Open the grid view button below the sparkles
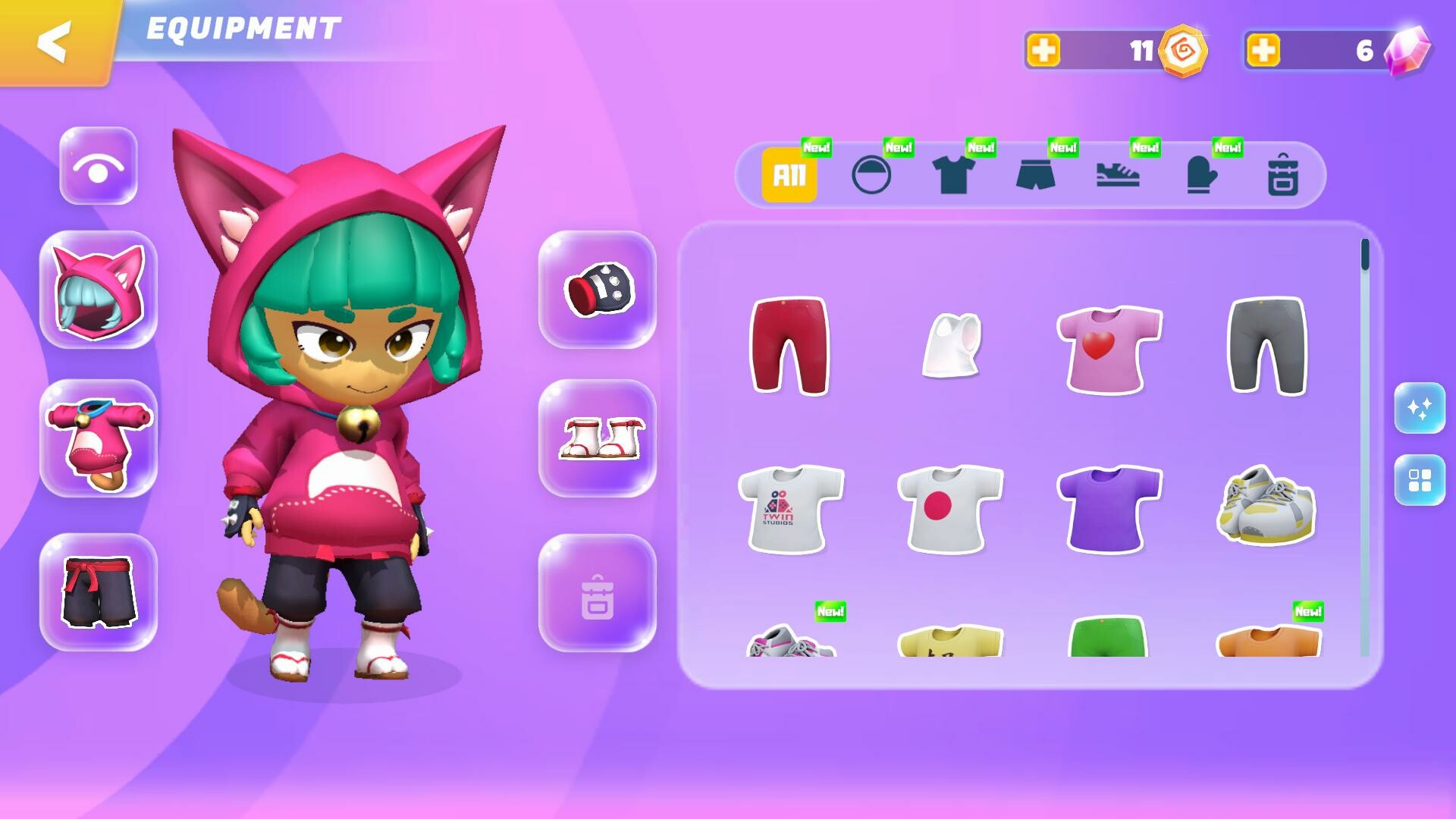Viewport: 1456px width, 819px height. coord(1420,480)
